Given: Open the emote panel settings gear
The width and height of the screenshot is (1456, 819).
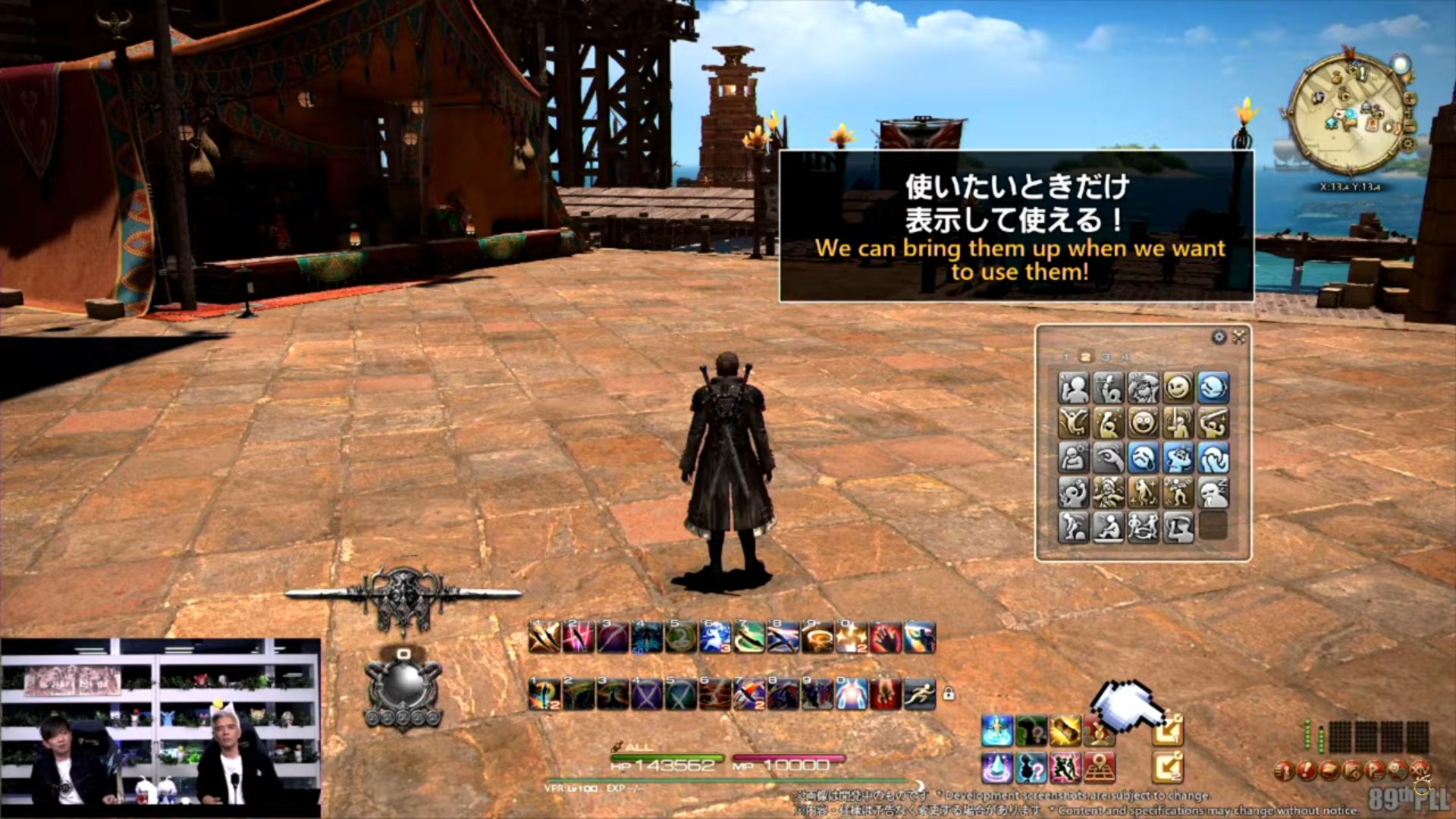Looking at the screenshot, I should (x=1218, y=336).
